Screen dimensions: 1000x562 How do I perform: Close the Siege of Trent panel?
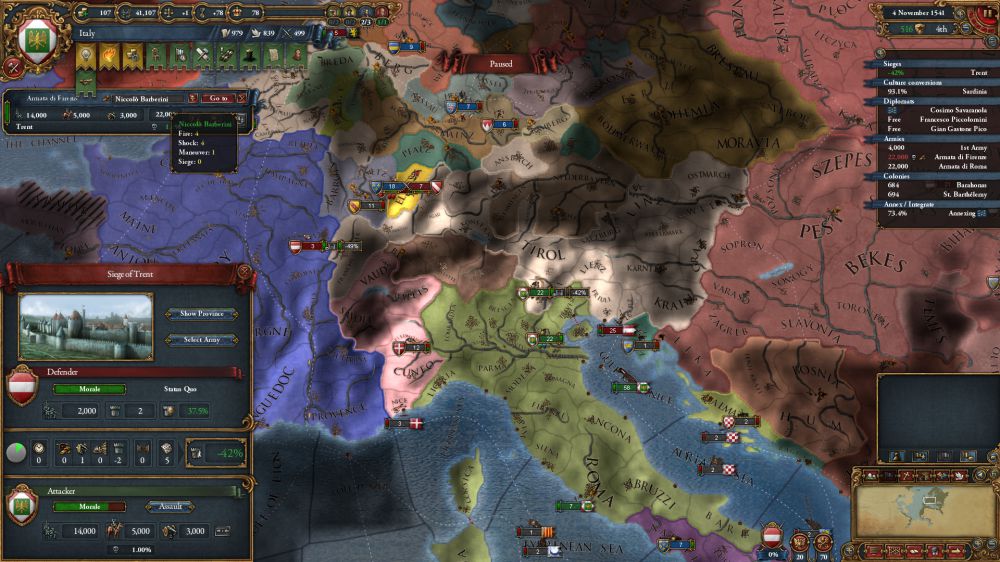243,273
